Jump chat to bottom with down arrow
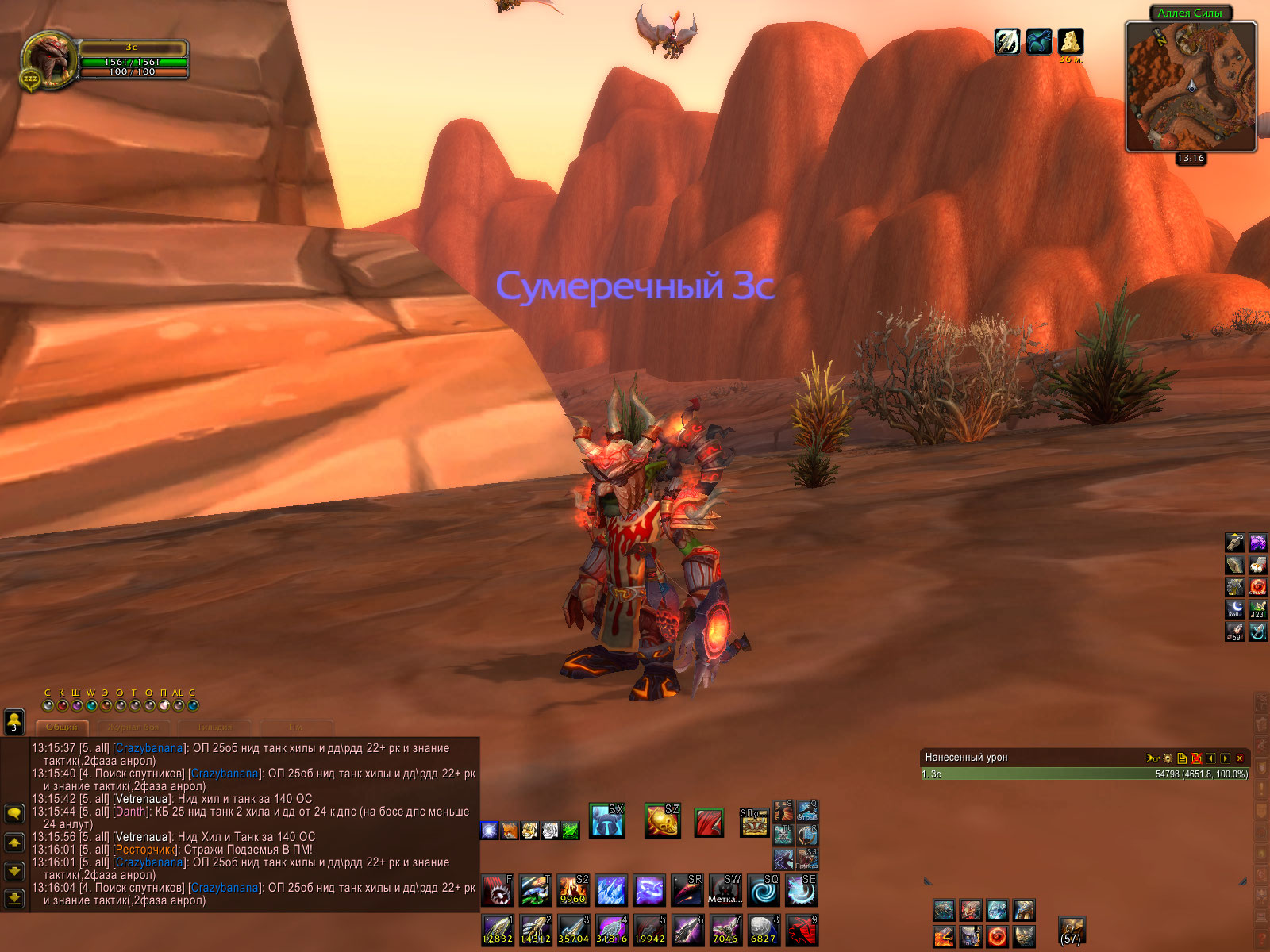 coord(14,898)
